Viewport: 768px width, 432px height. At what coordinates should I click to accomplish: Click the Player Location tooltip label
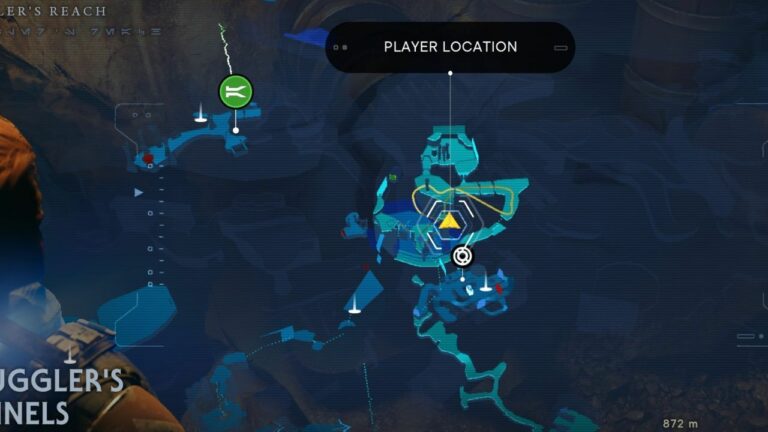tap(450, 47)
